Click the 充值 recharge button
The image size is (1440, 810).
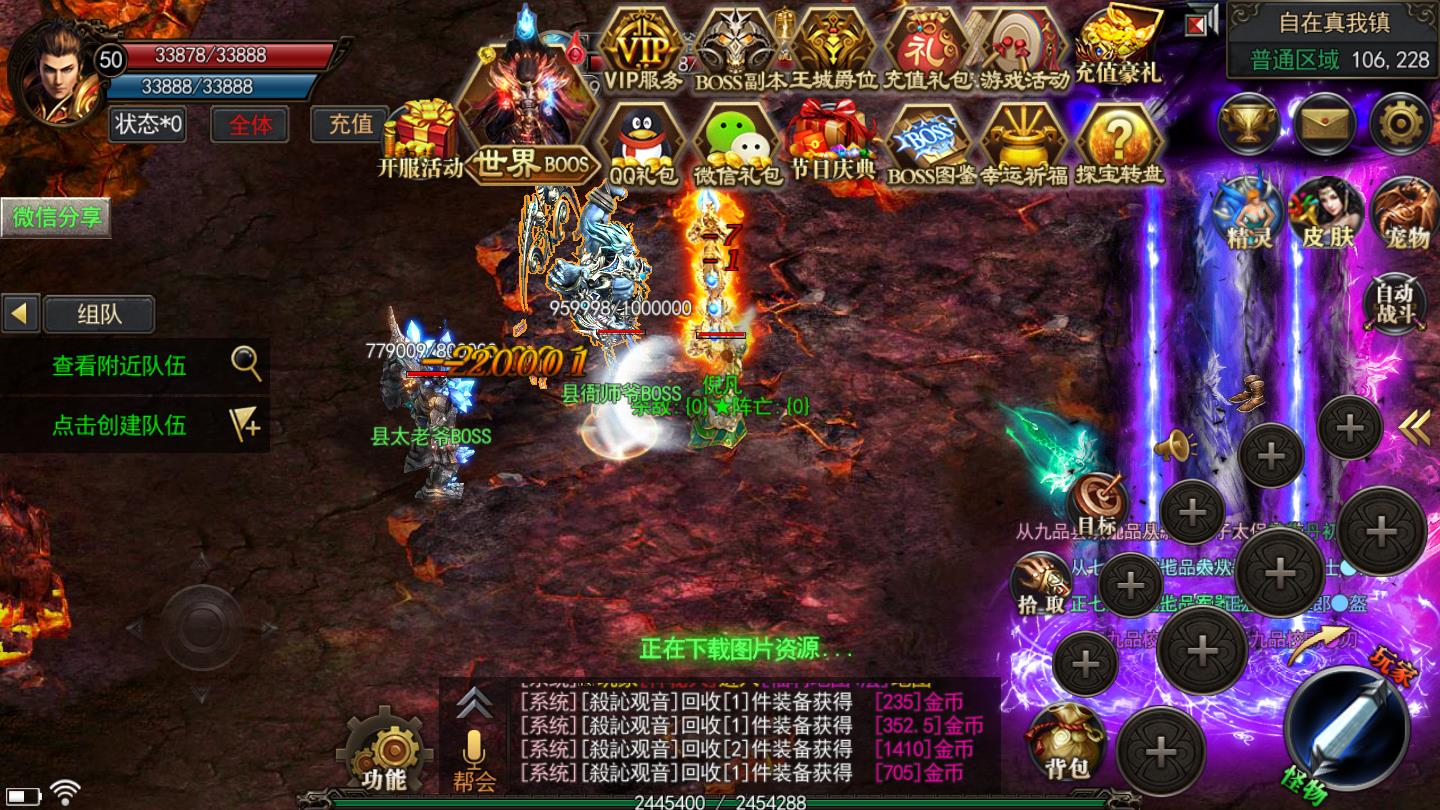click(x=351, y=124)
